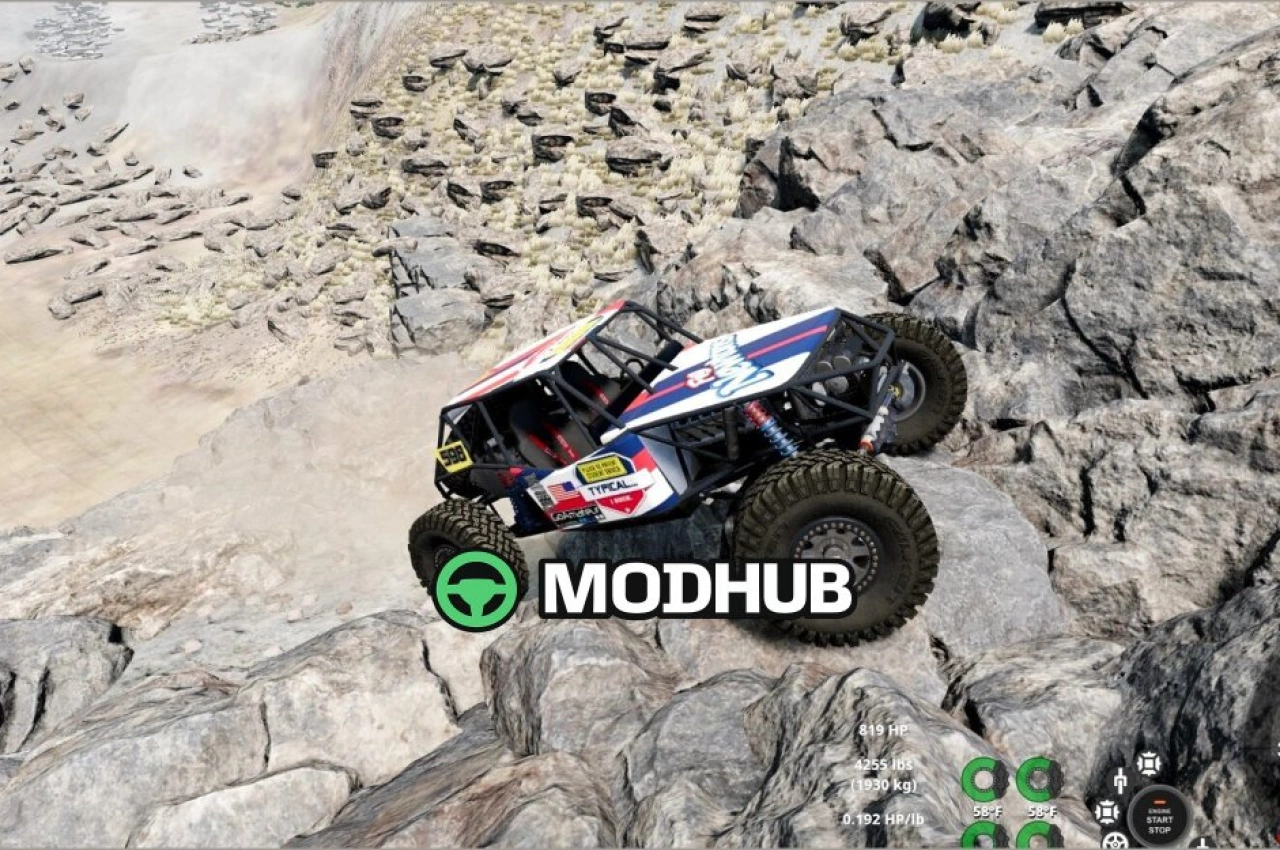Click the partially visible icon at screen's right edge
Screen dimensions: 1280x850
tap(1277, 750)
